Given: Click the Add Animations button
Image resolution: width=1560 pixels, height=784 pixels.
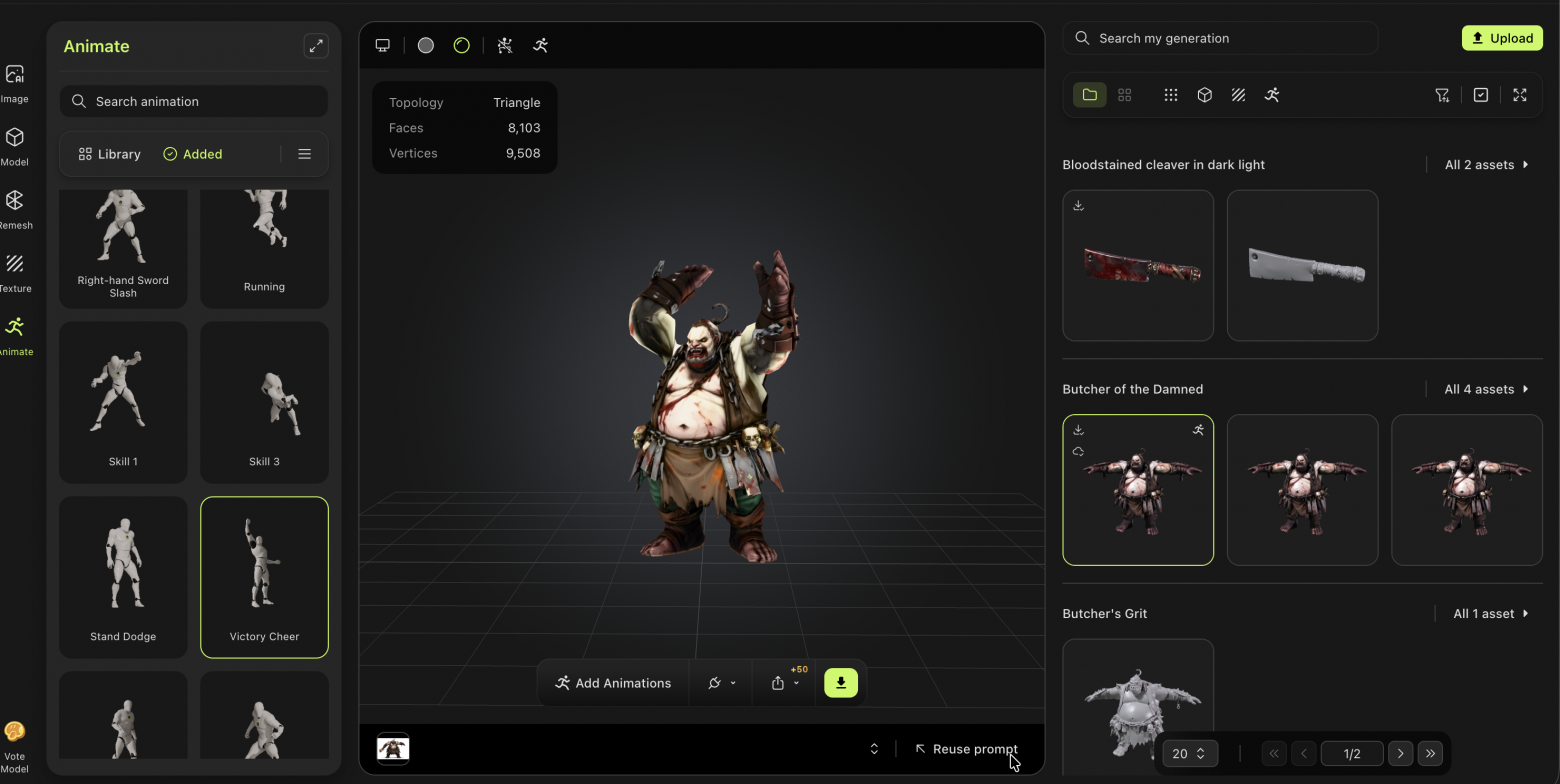Looking at the screenshot, I should 613,683.
